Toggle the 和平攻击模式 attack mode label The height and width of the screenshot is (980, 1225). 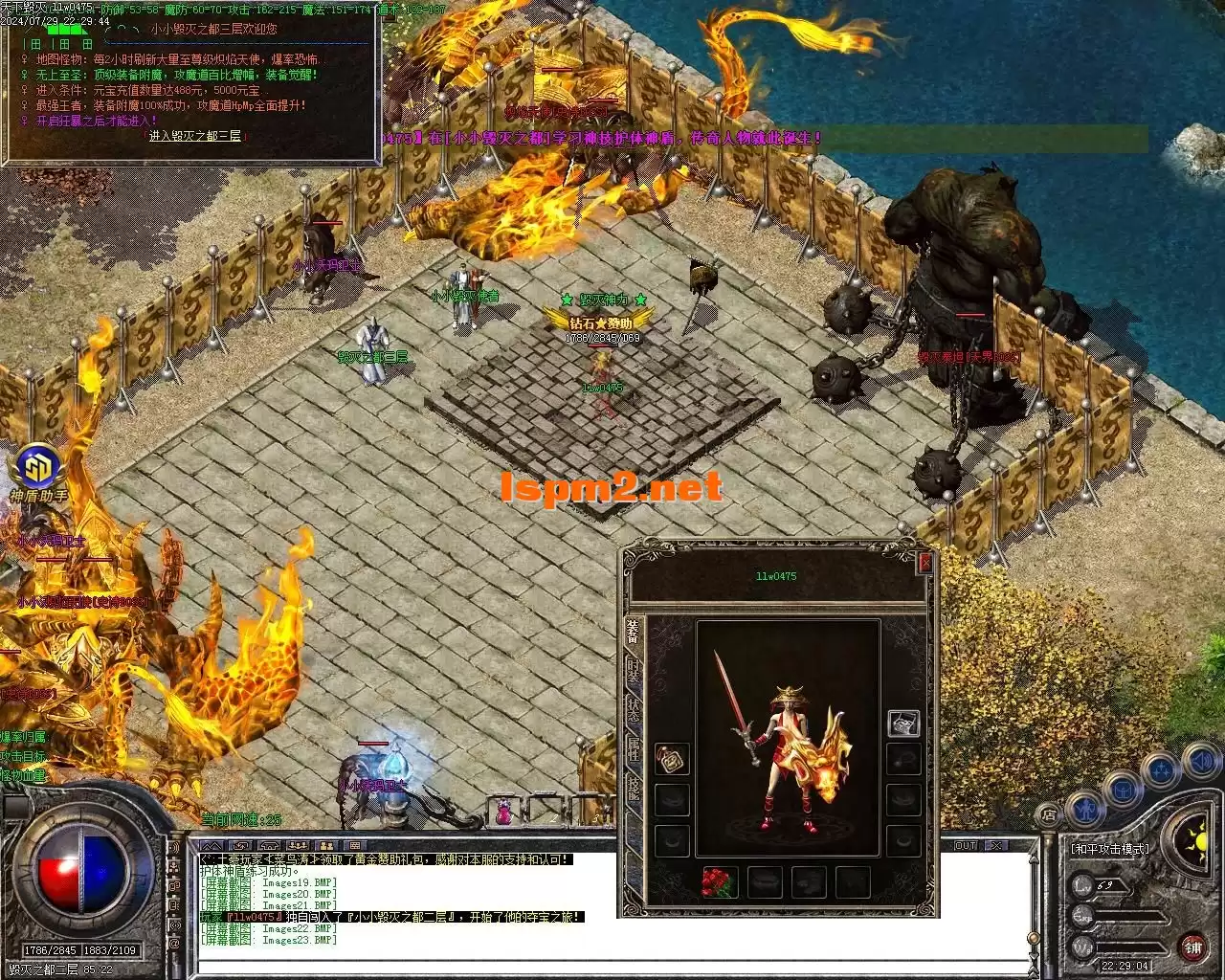(1109, 849)
